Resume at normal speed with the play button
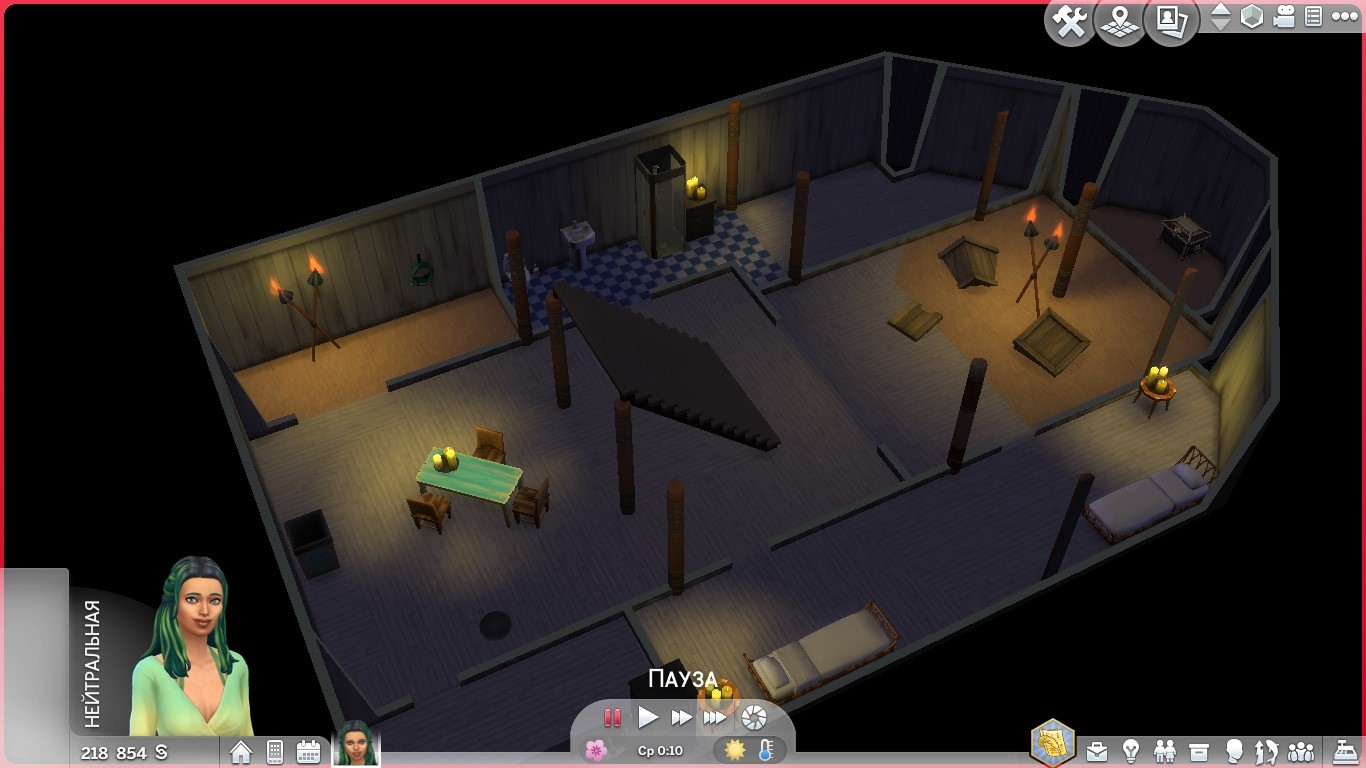Screen dimensions: 1366x768 tap(648, 717)
